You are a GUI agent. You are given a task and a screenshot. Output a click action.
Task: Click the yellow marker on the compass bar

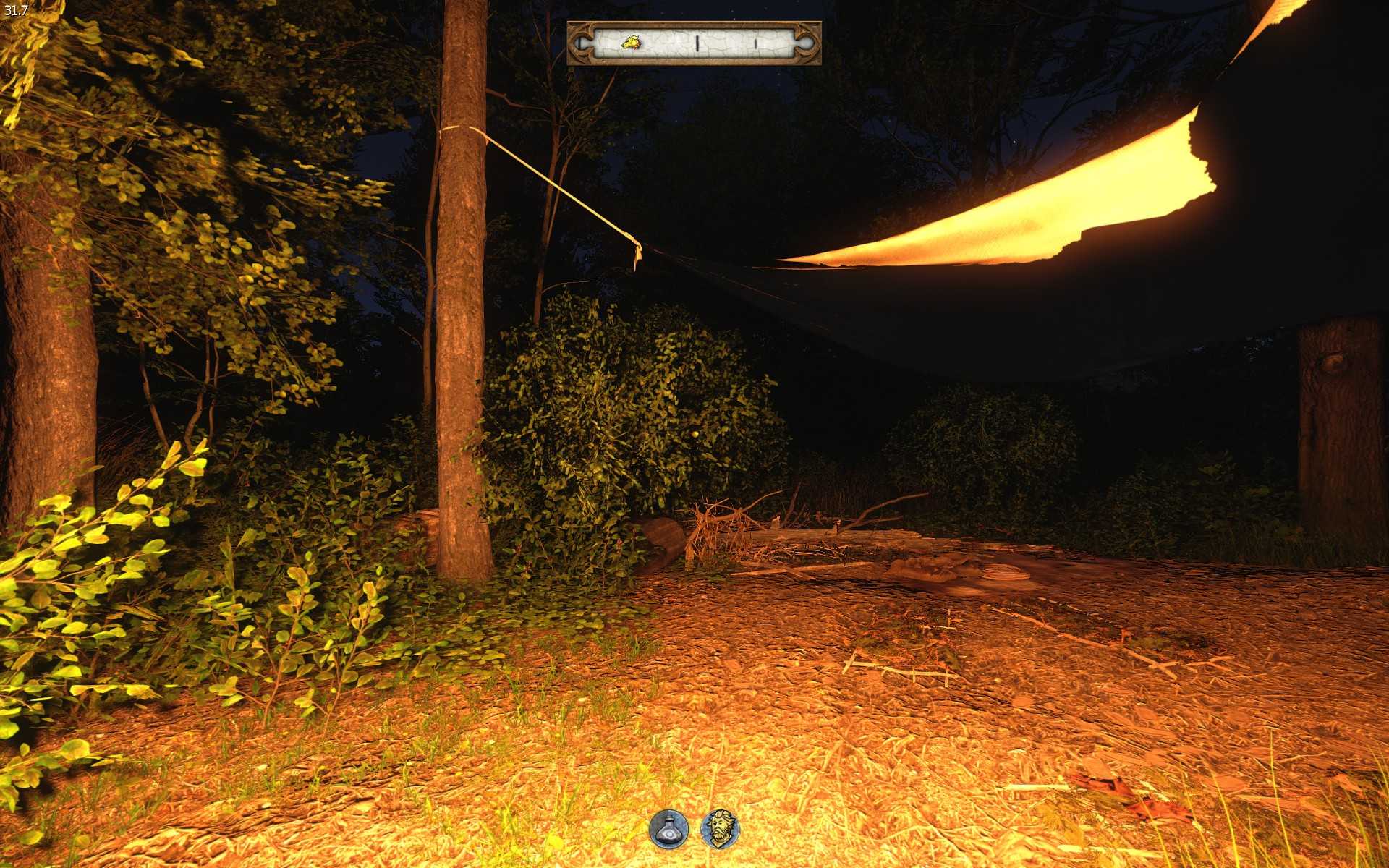[x=631, y=43]
